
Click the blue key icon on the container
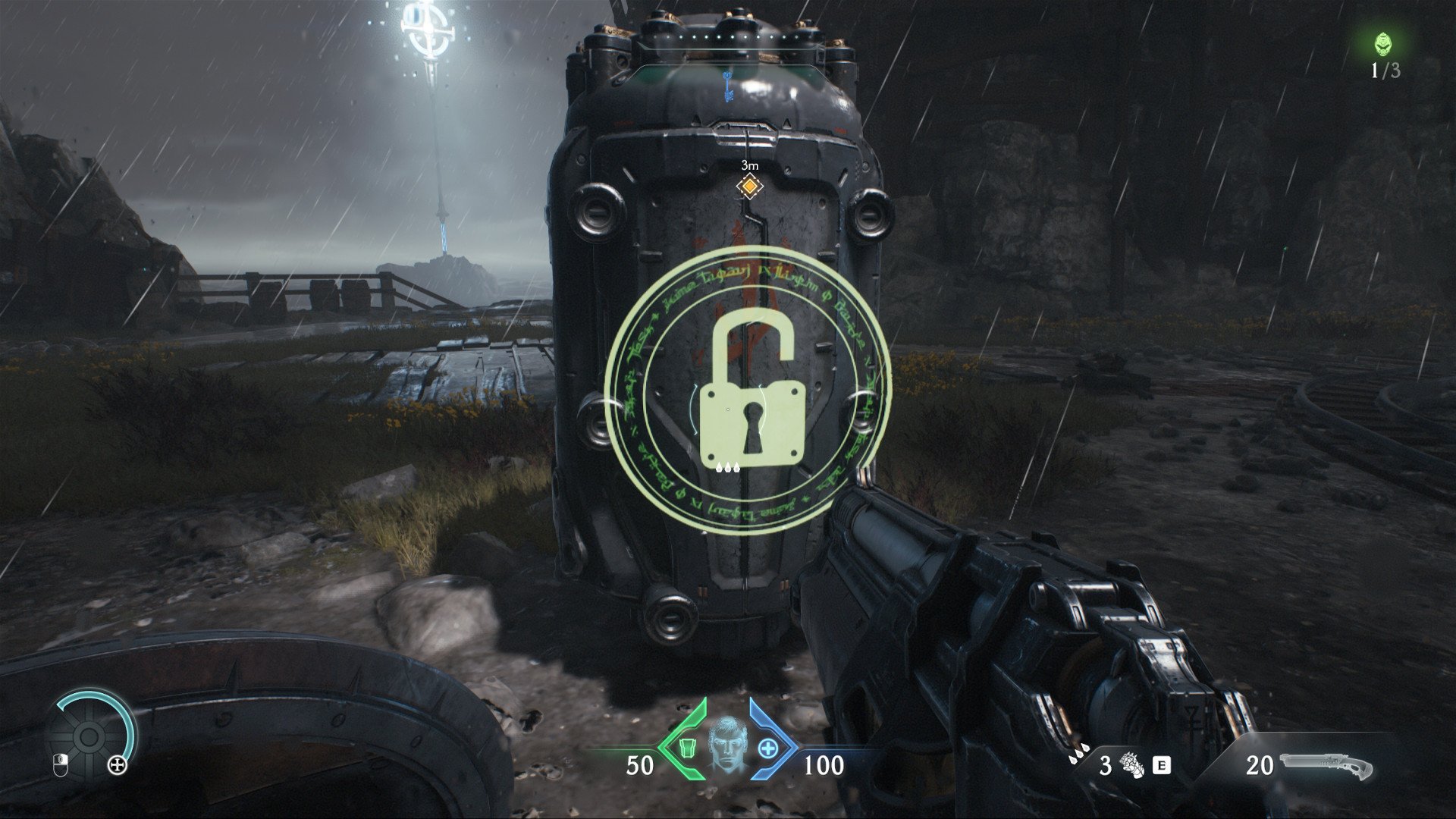pyautogui.click(x=730, y=87)
